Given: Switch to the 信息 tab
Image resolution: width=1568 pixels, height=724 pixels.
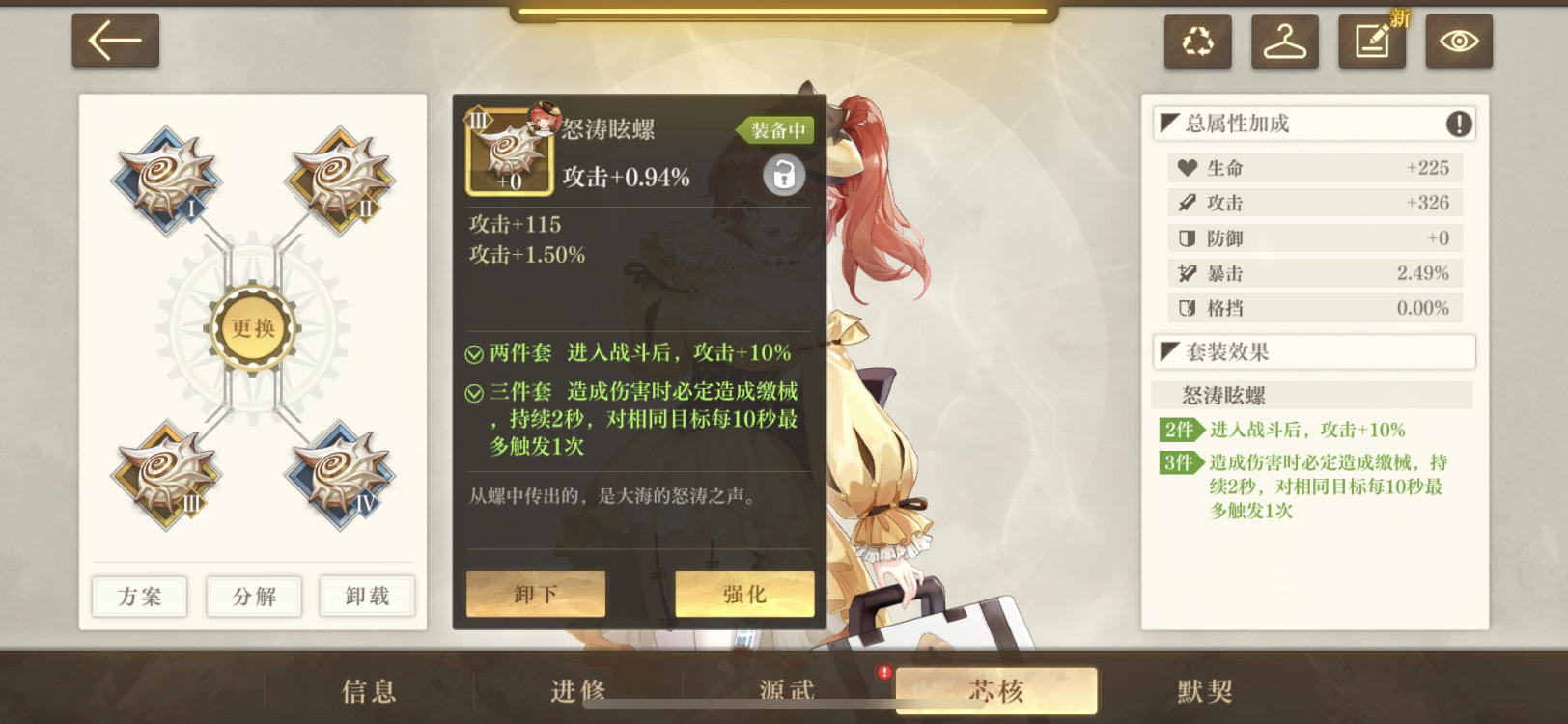Looking at the screenshot, I should click(370, 689).
